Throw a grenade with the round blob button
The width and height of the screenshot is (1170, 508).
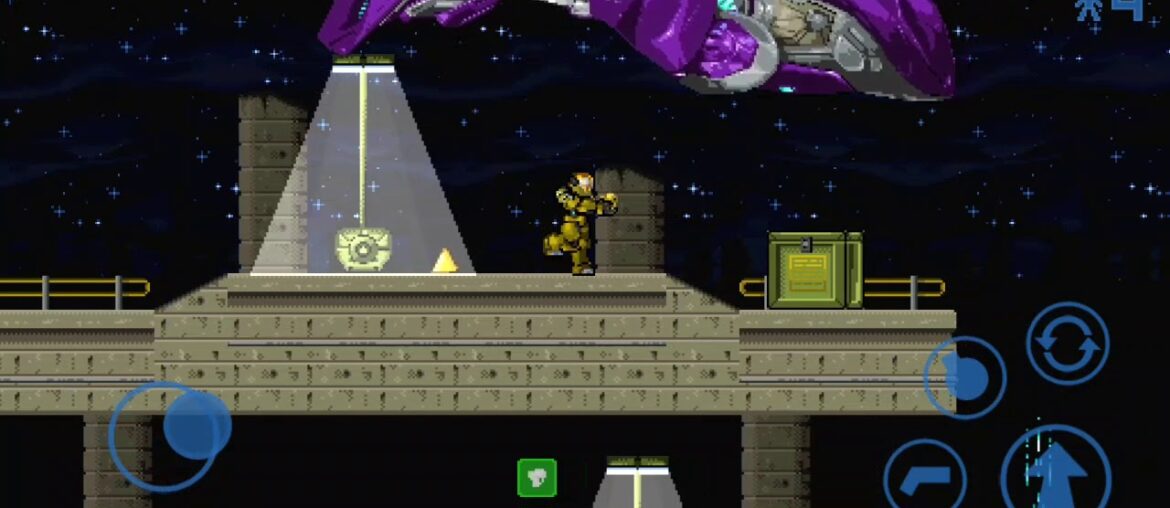964,377
